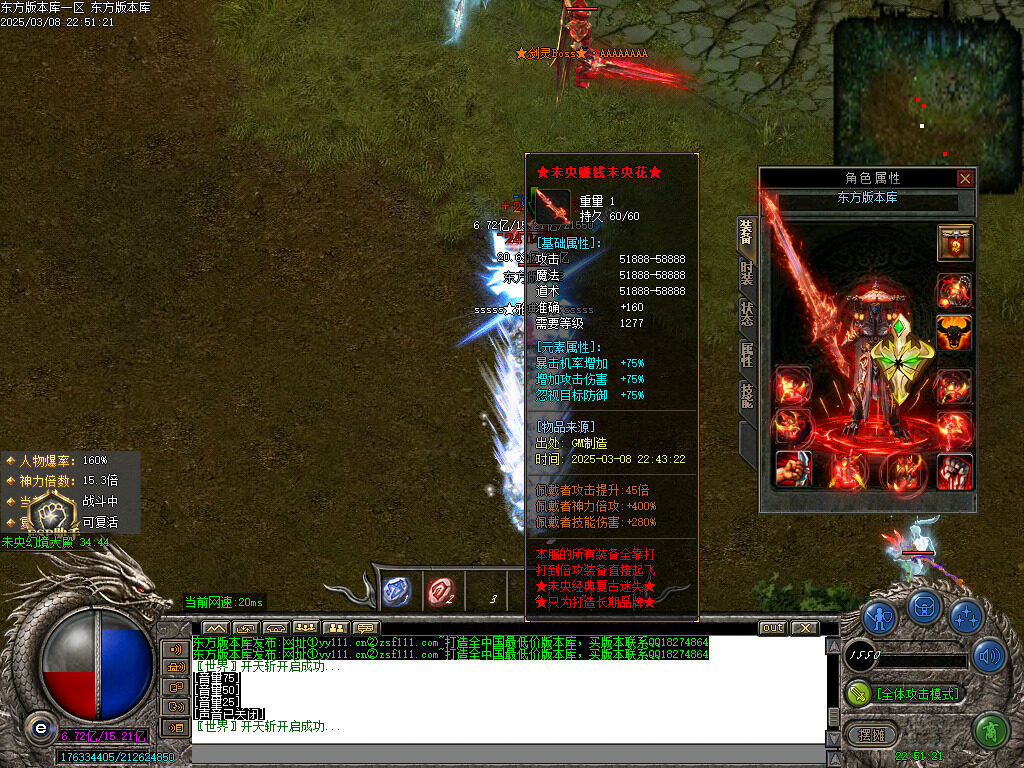1024x768 pixels.
Task: Open the skills sparkle icon
Action: (966, 615)
